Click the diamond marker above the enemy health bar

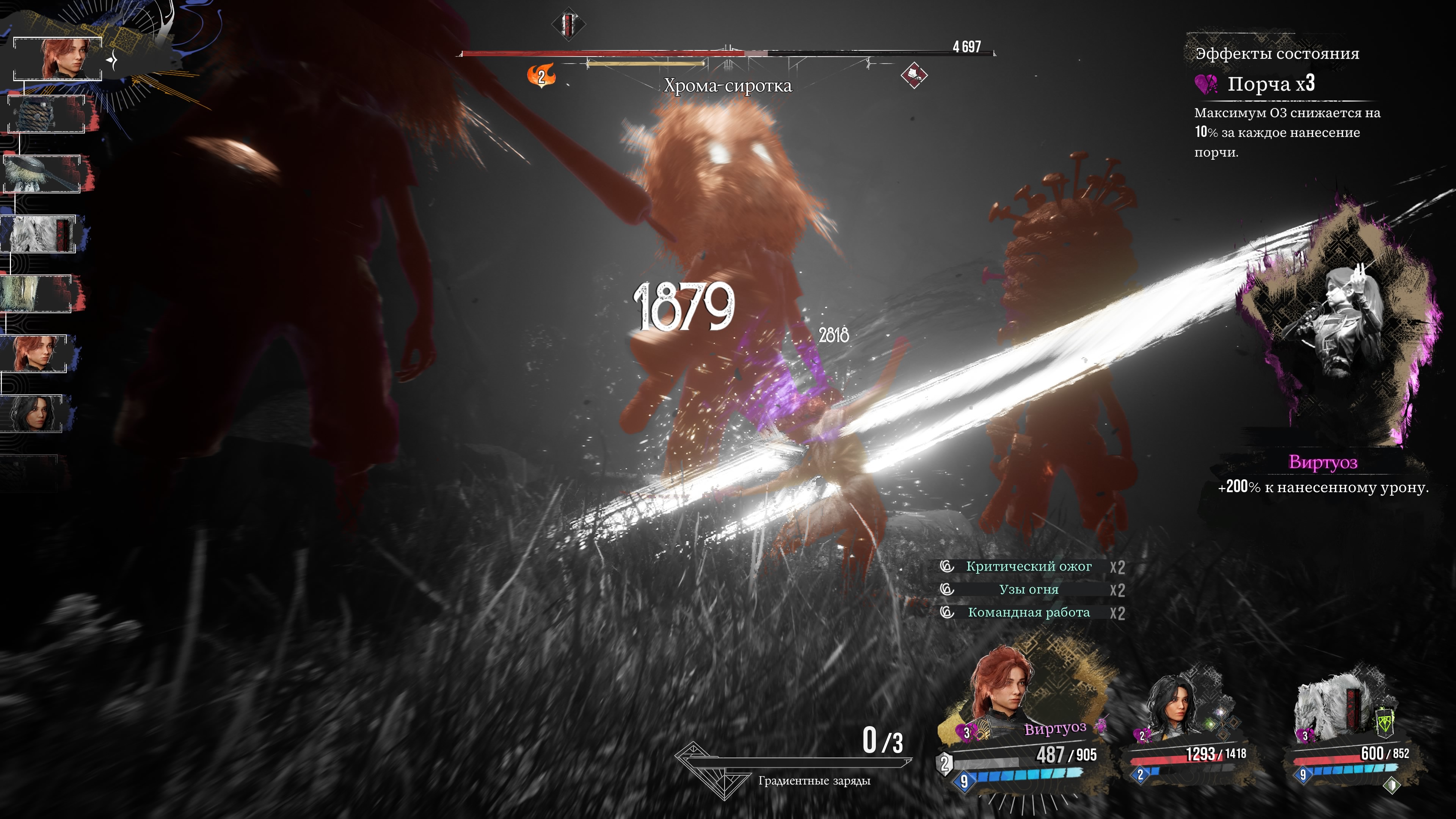[x=568, y=24]
